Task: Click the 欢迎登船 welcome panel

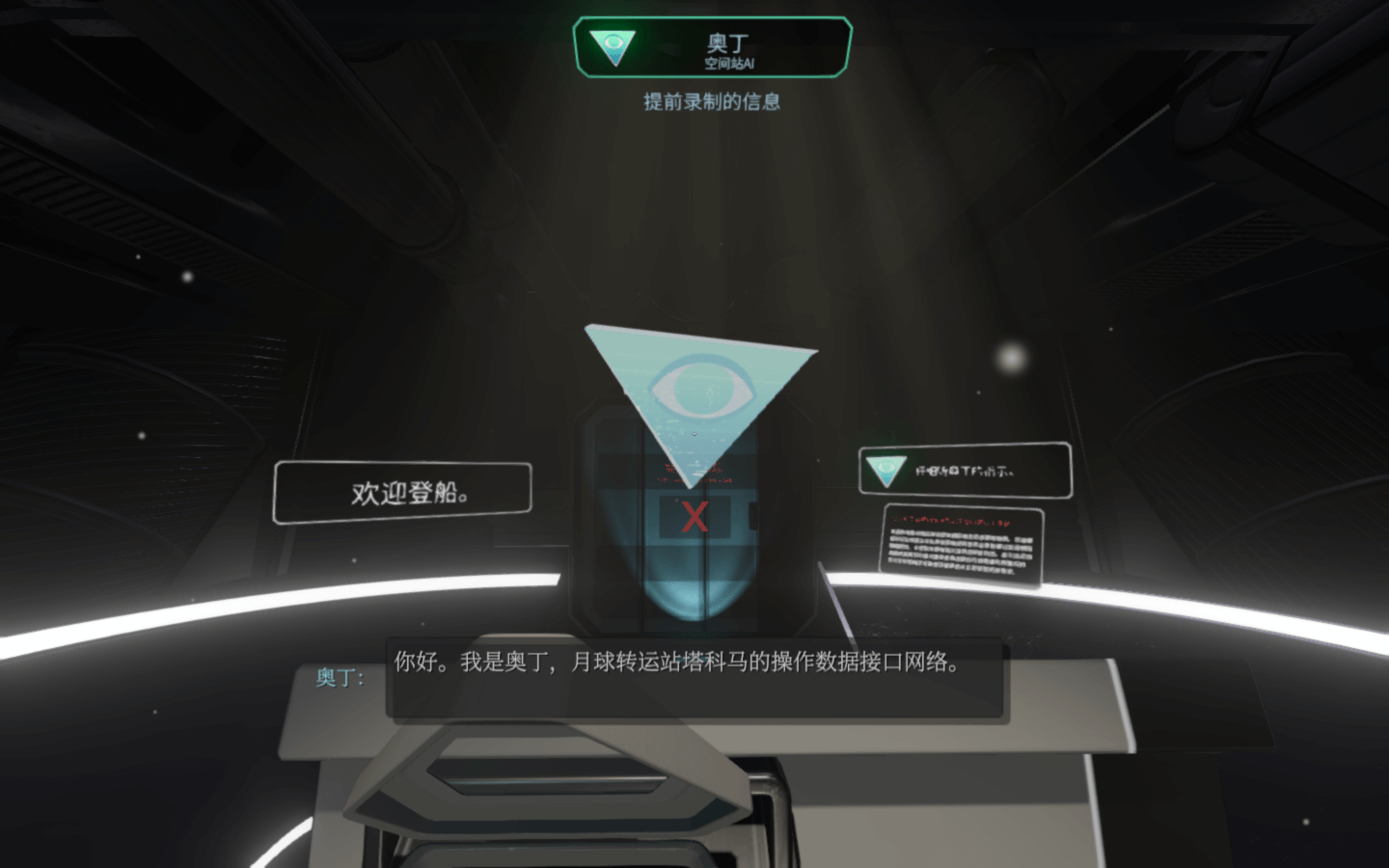Action: click(x=402, y=492)
